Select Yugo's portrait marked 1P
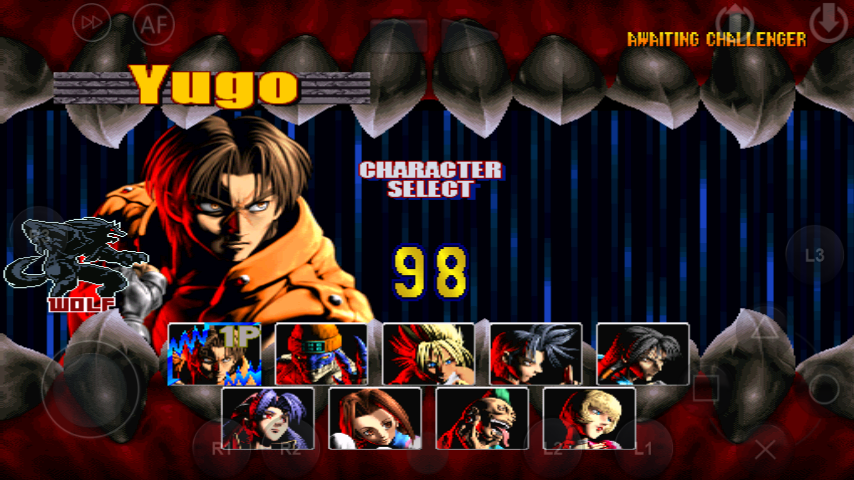854x480 pixels. tap(214, 354)
